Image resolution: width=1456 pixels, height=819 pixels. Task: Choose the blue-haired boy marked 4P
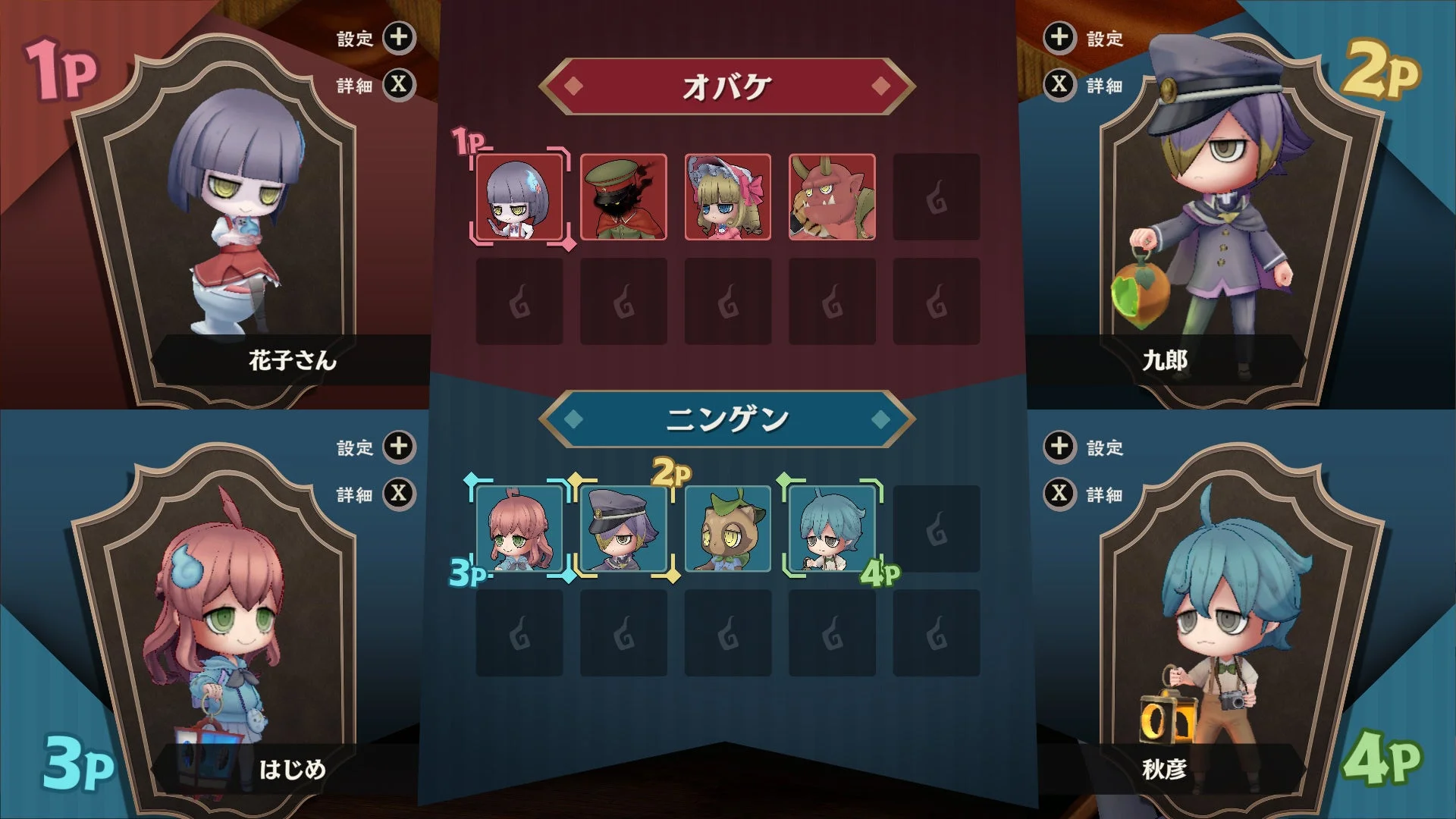tap(832, 529)
